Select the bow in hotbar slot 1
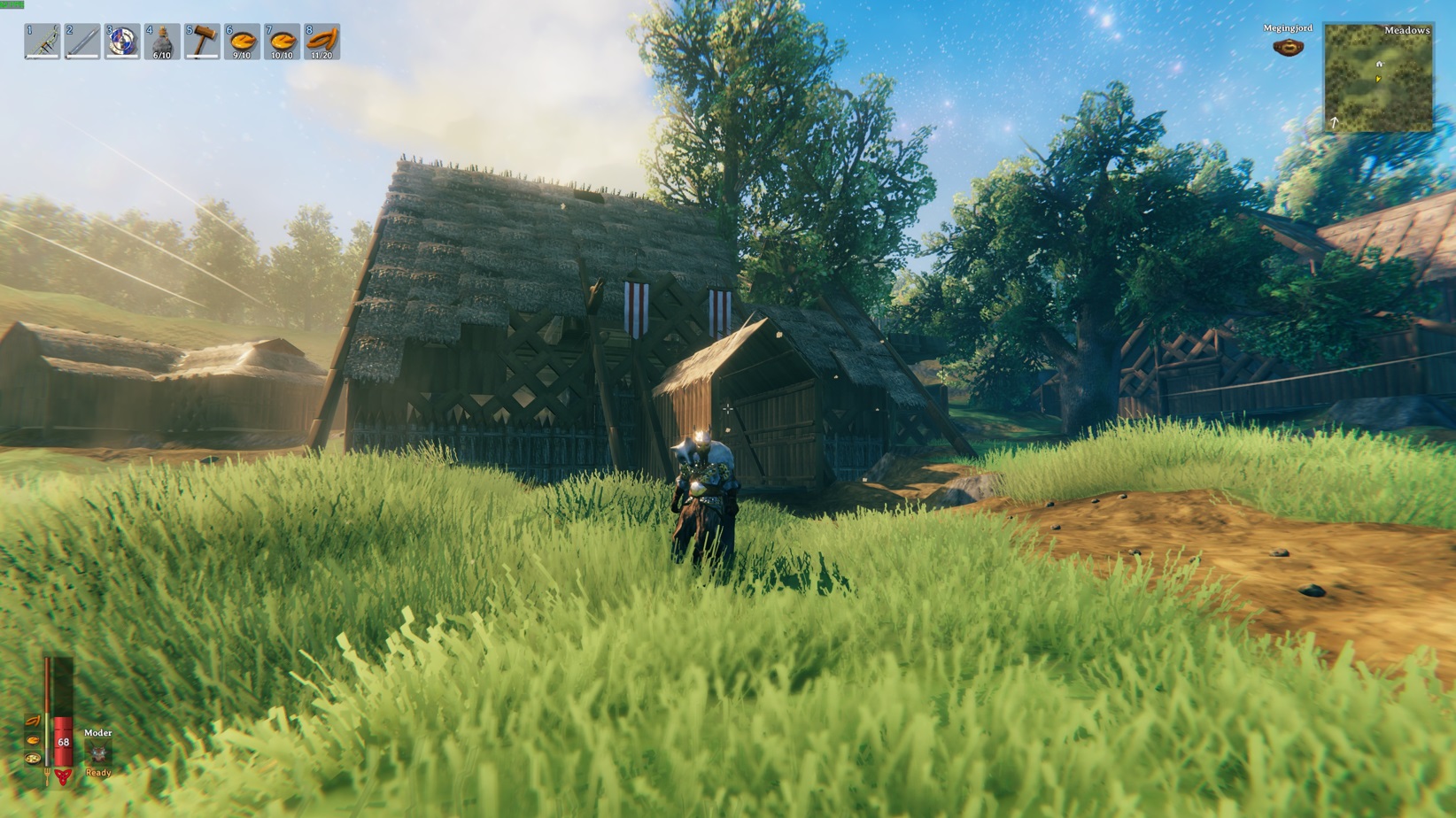Screen dimensions: 1456x818 click(x=42, y=40)
